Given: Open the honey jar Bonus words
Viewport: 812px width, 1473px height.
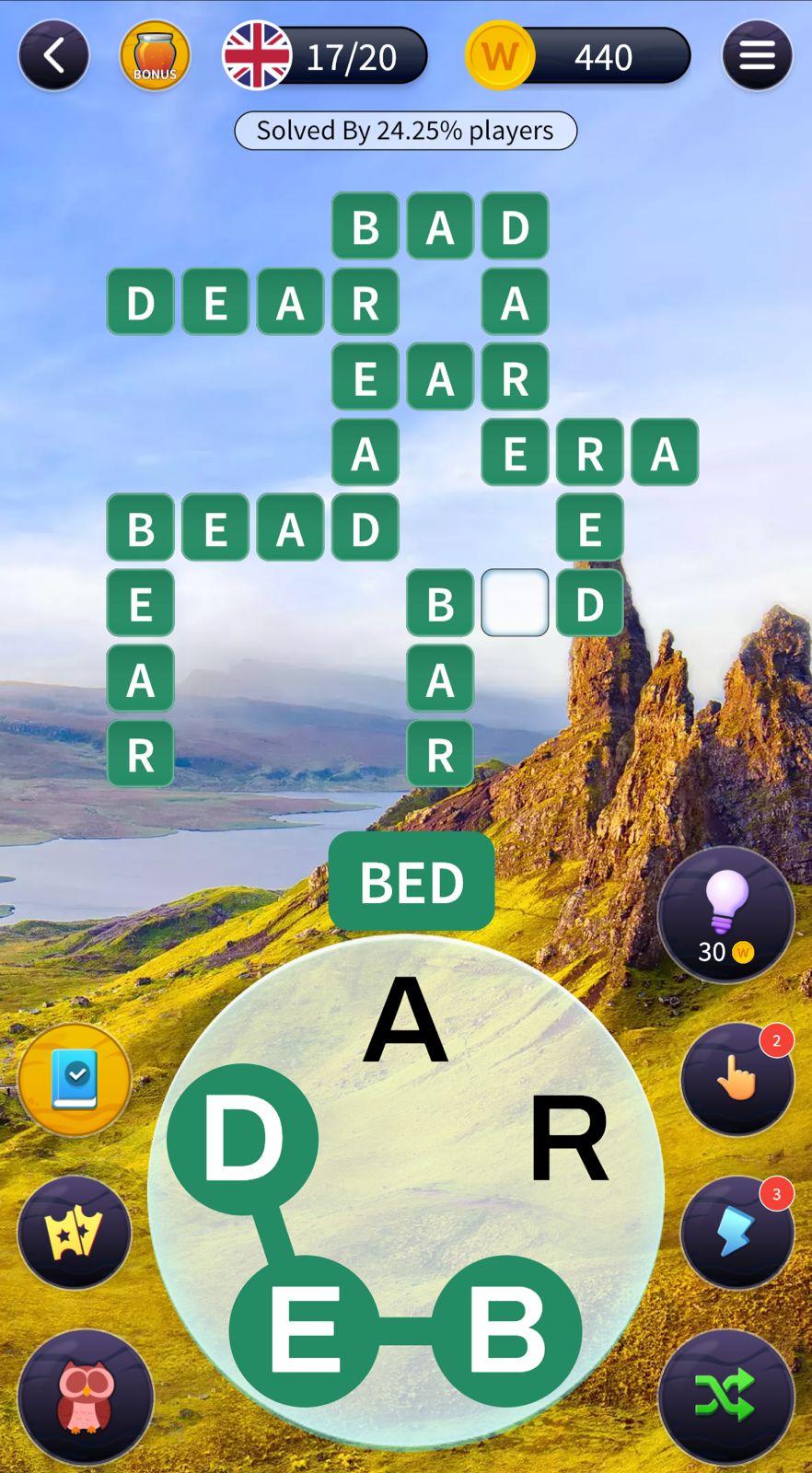Looking at the screenshot, I should click(155, 56).
